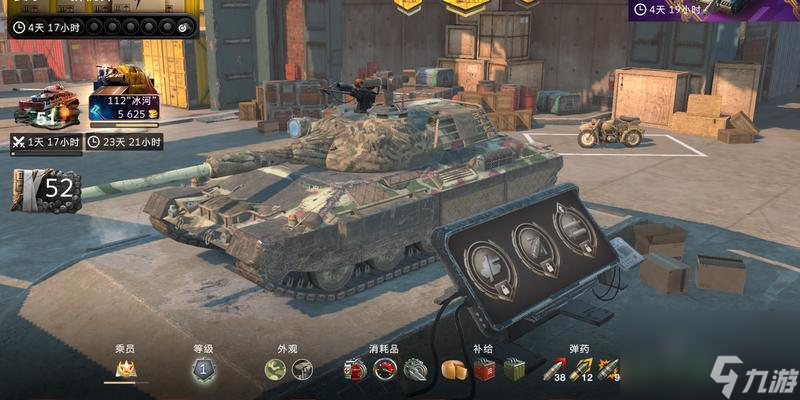This screenshot has width=800, height=400.
Task: Select the shell type with 12 rounds
Action: tap(583, 371)
